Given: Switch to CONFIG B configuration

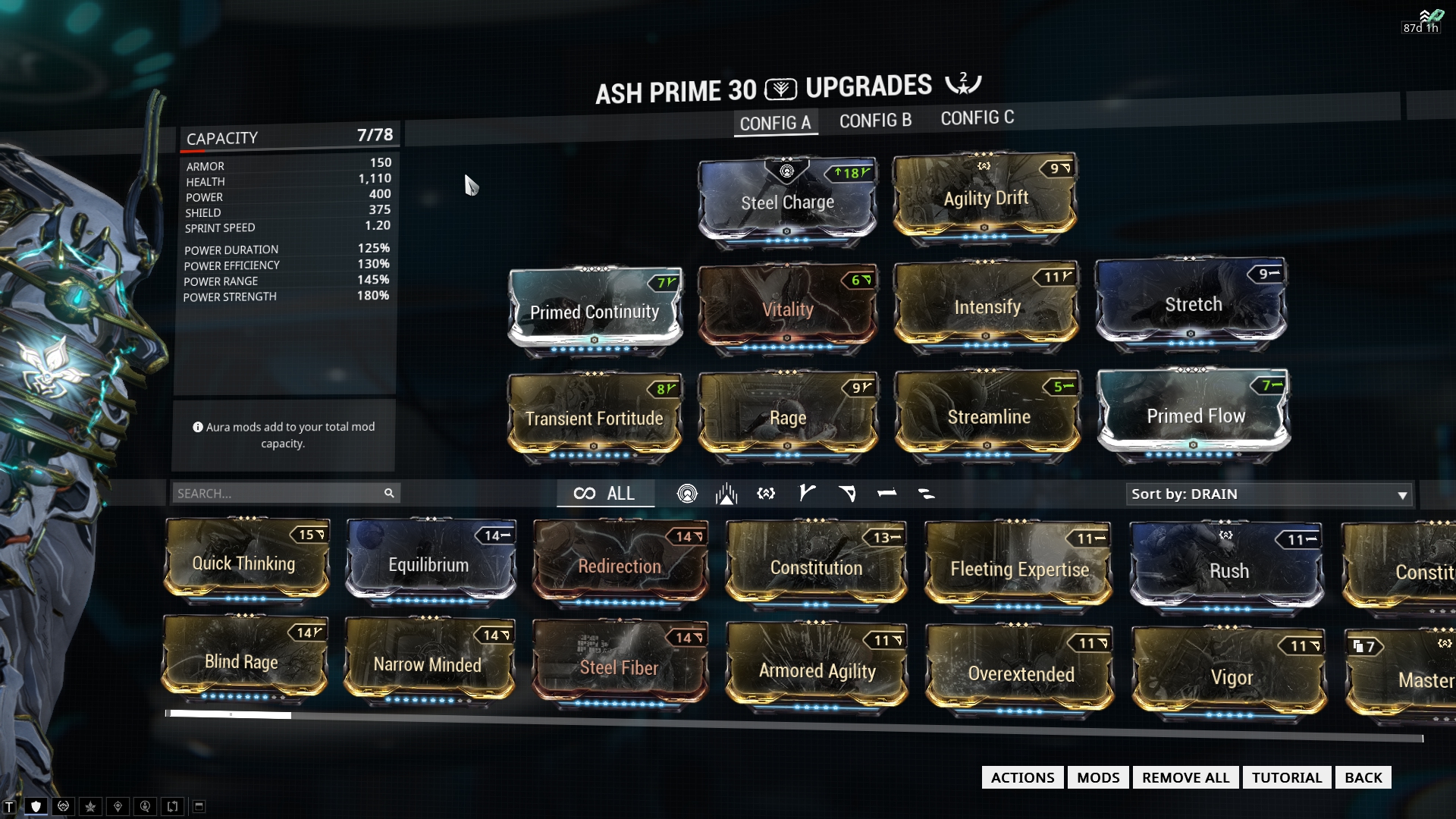Looking at the screenshot, I should point(875,120).
